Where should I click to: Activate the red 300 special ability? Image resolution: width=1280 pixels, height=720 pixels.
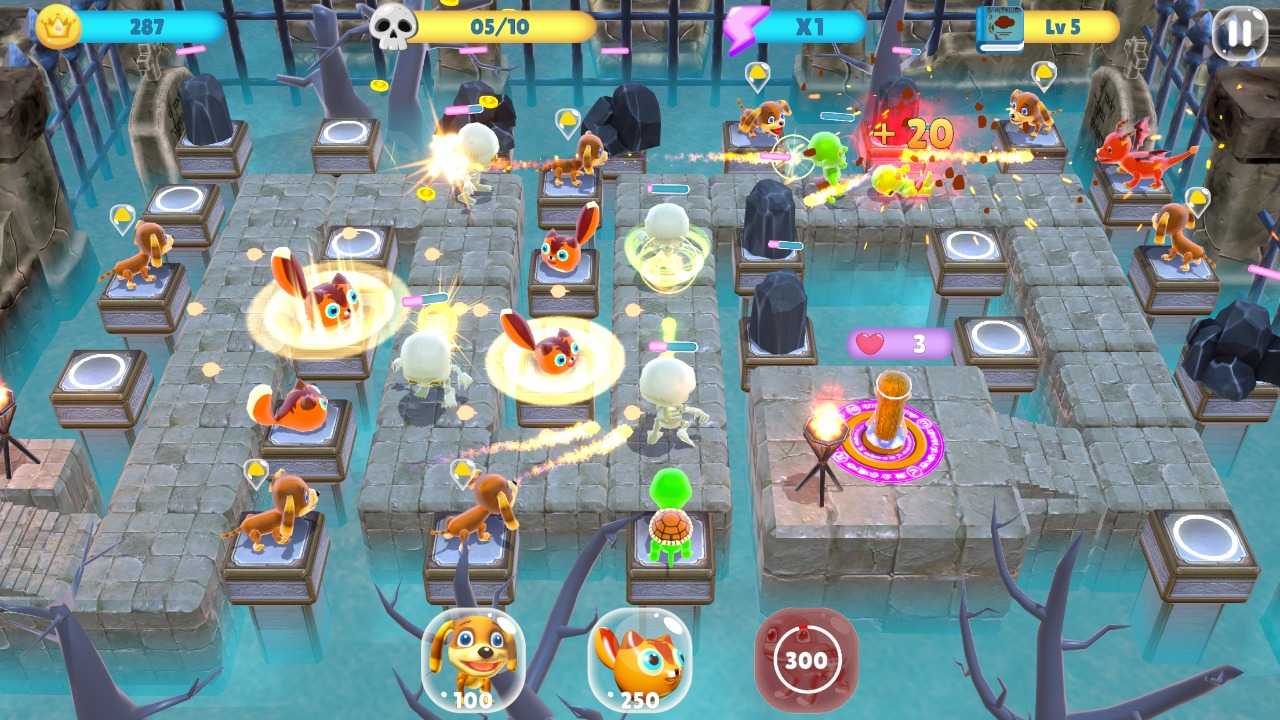pyautogui.click(x=805, y=659)
